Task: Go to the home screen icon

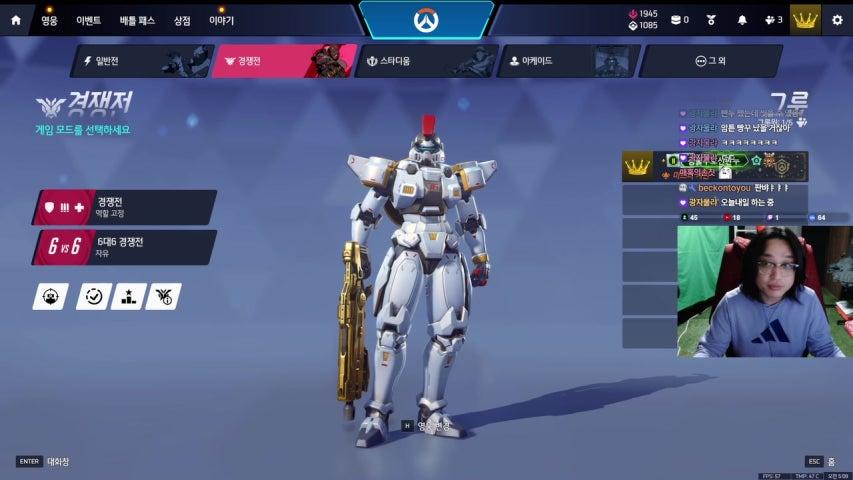Action: click(15, 19)
